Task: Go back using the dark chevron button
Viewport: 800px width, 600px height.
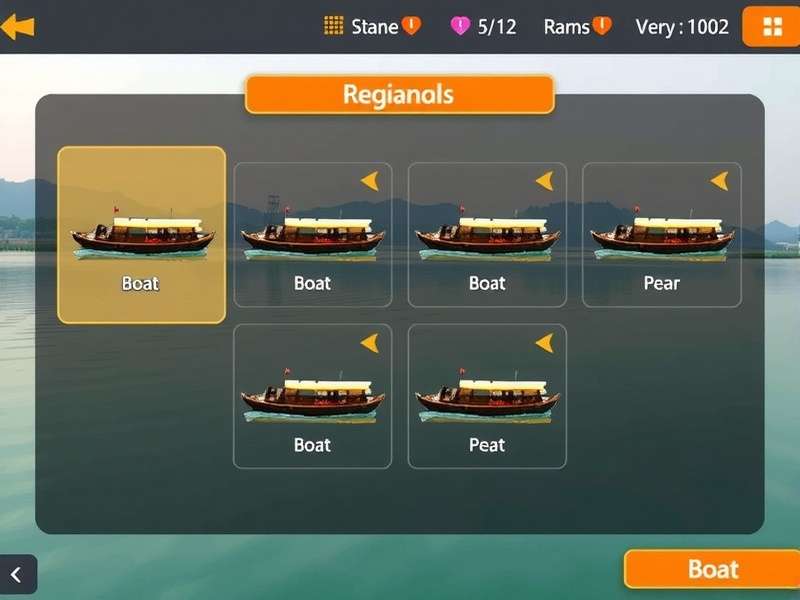Action: pyautogui.click(x=17, y=575)
